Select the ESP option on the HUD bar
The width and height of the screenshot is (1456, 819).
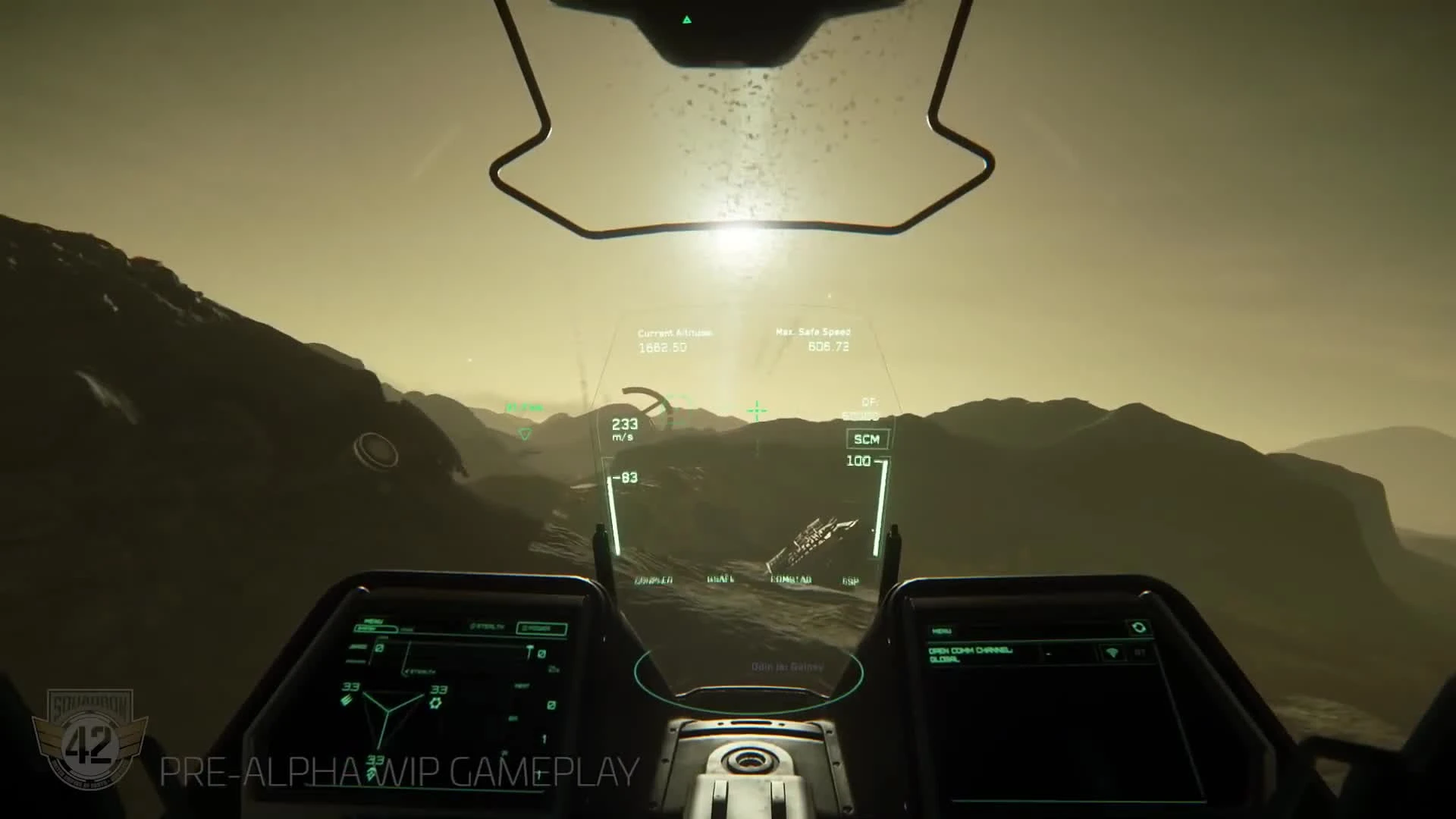point(850,580)
